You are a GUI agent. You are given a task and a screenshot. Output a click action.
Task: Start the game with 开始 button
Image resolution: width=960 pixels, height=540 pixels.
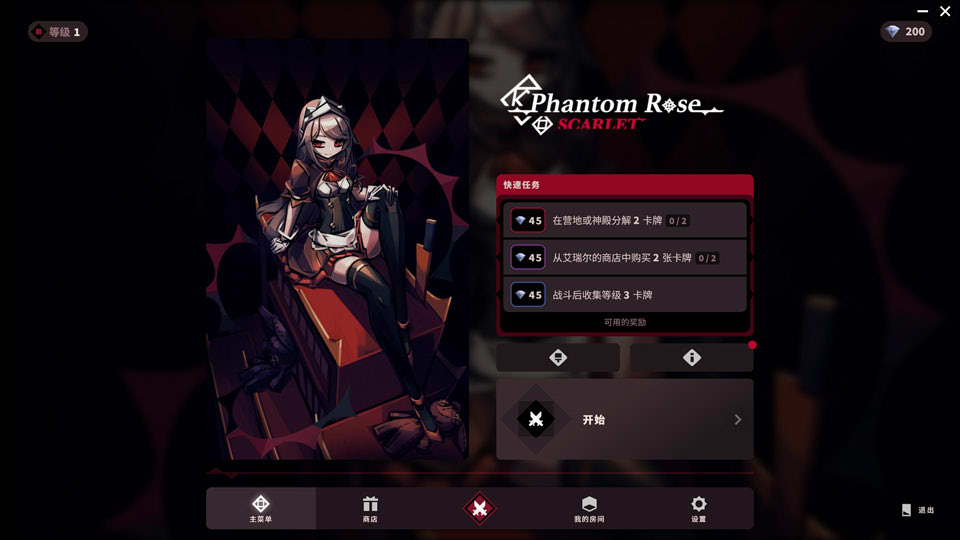[x=624, y=419]
